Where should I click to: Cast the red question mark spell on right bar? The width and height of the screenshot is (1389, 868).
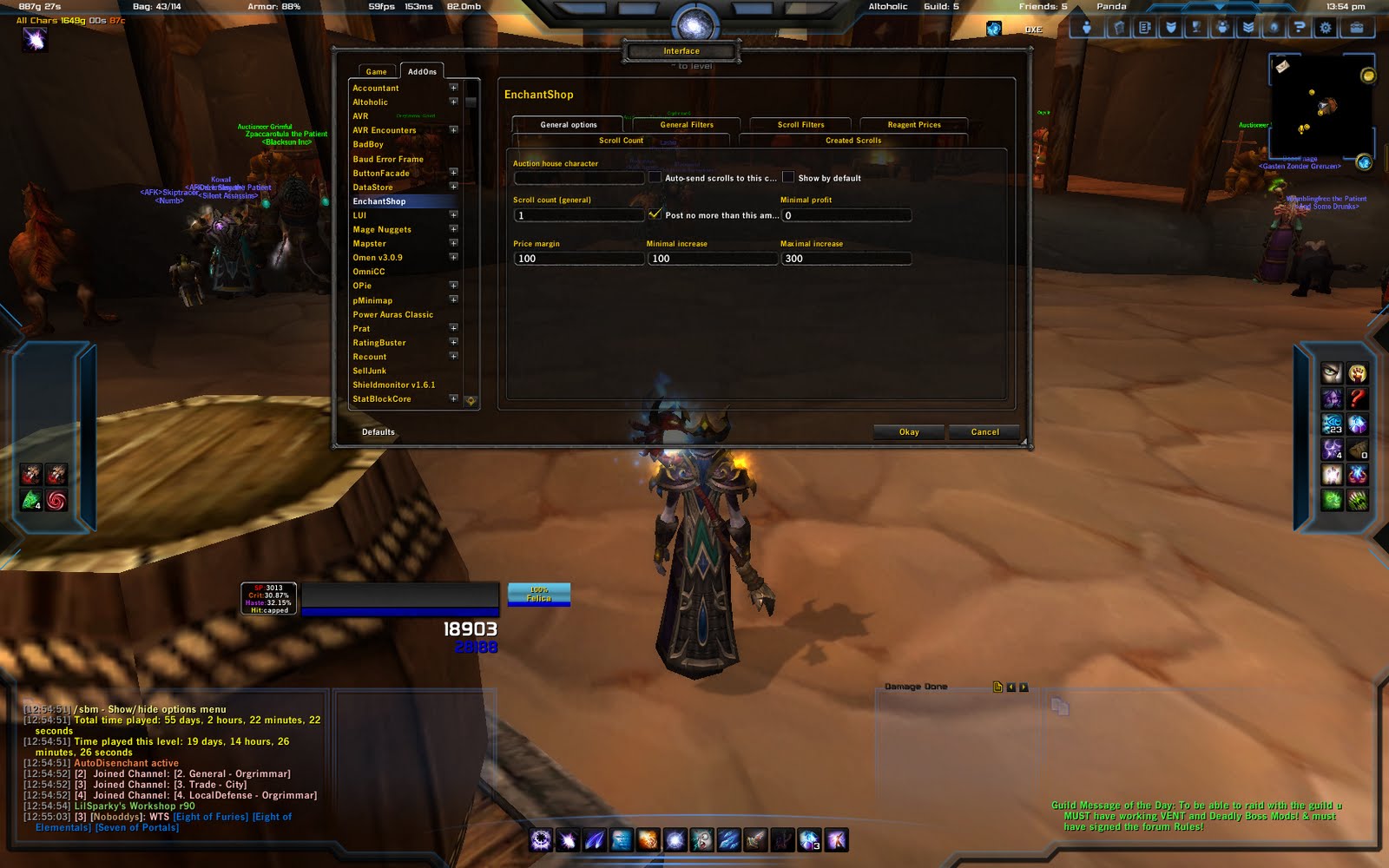(x=1359, y=398)
